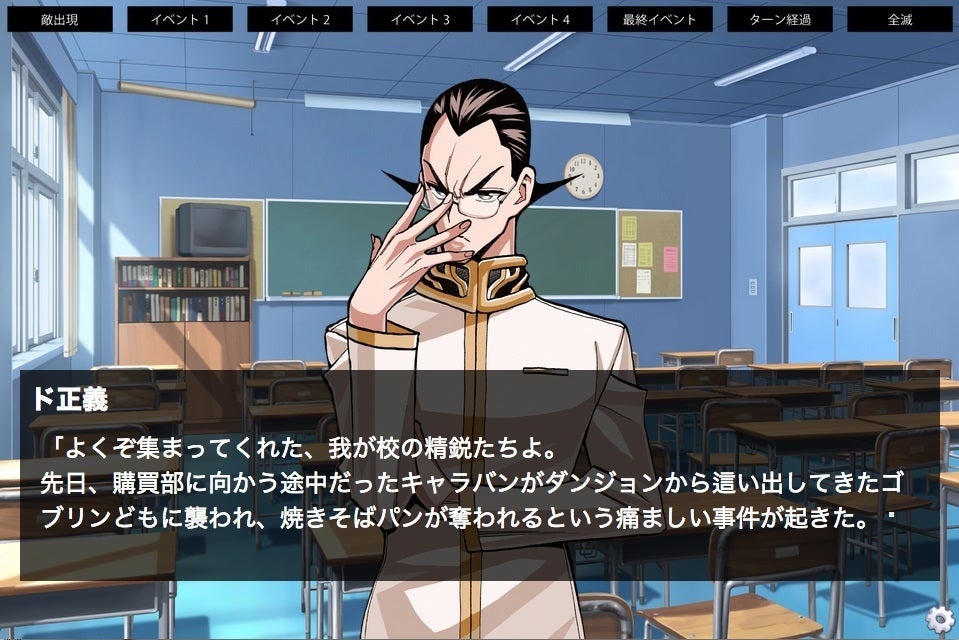
Task: Click the 全滅 button
Action: pyautogui.click(x=900, y=19)
